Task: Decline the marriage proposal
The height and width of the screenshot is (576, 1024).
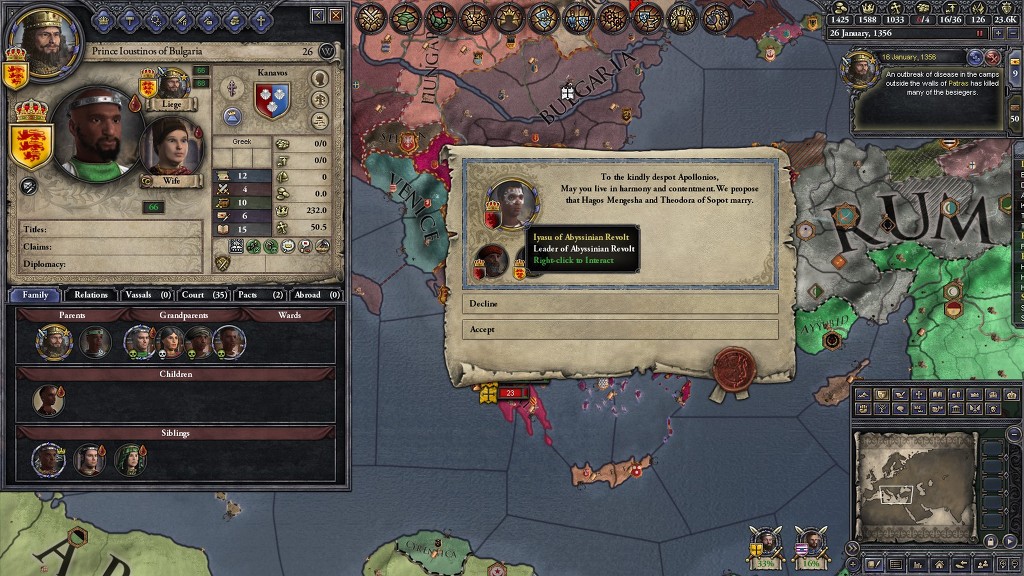Action: pyautogui.click(x=620, y=303)
